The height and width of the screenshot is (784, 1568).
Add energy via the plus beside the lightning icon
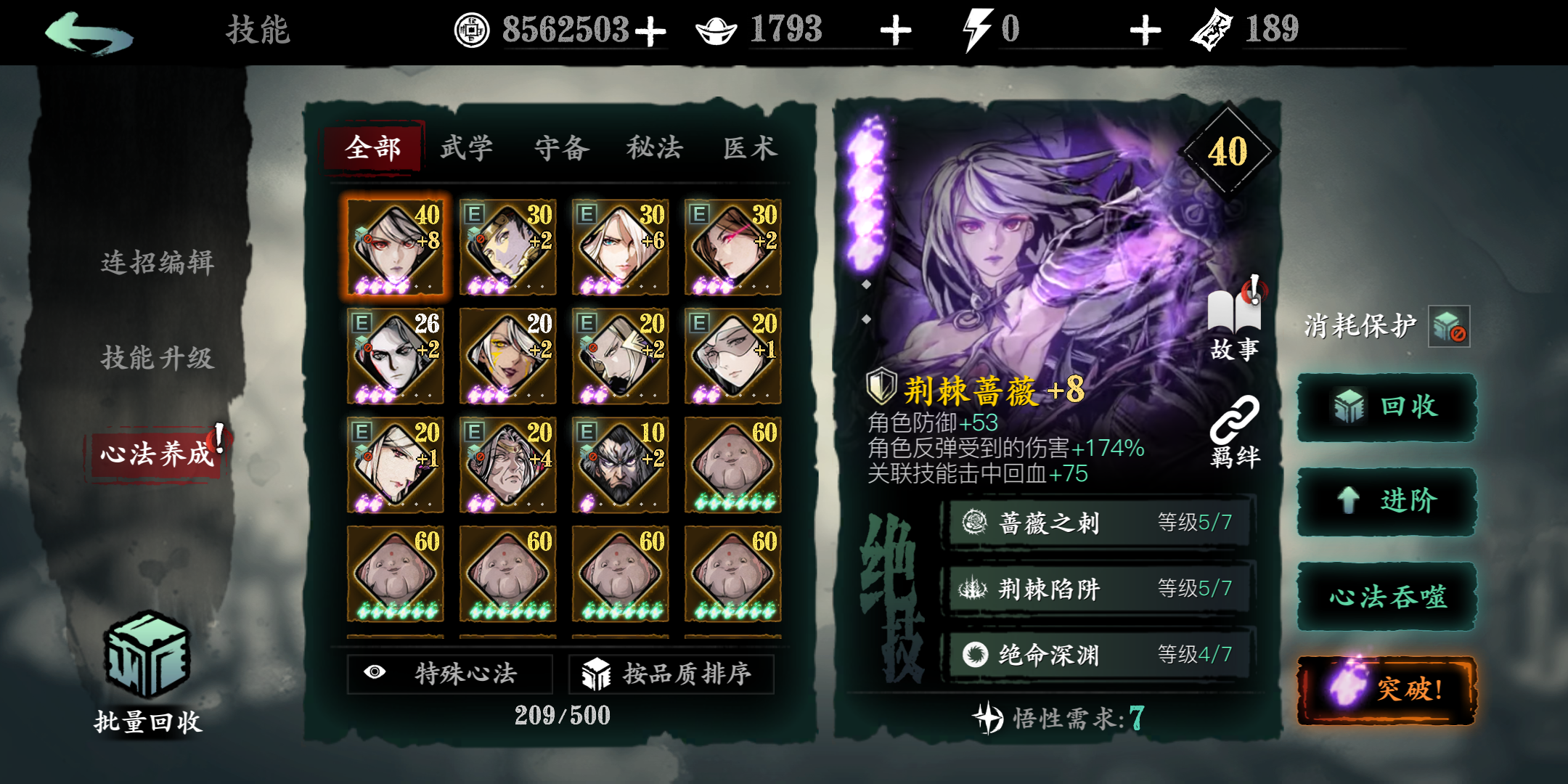(1146, 30)
